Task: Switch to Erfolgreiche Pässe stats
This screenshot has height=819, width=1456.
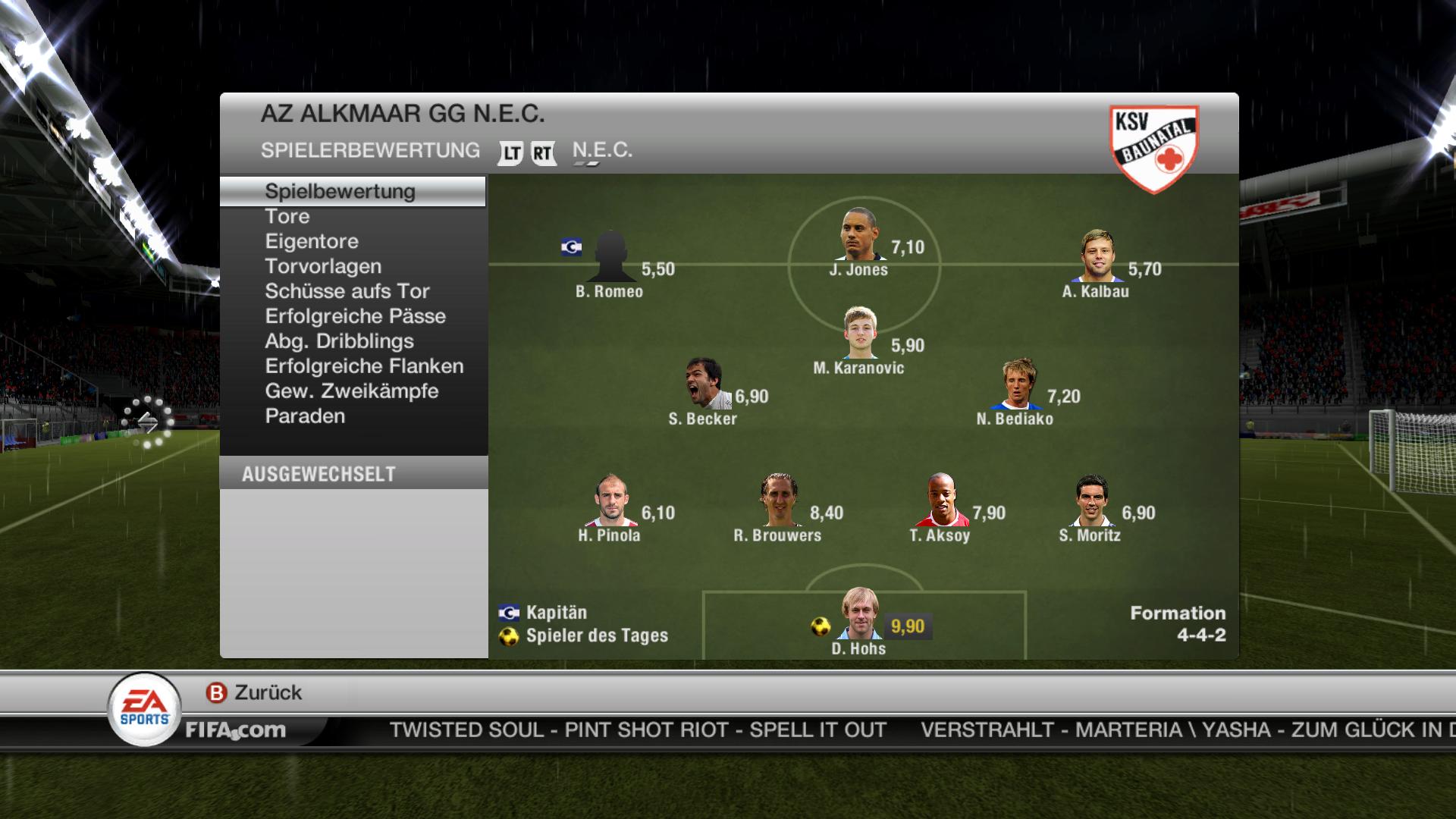Action: 356,317
